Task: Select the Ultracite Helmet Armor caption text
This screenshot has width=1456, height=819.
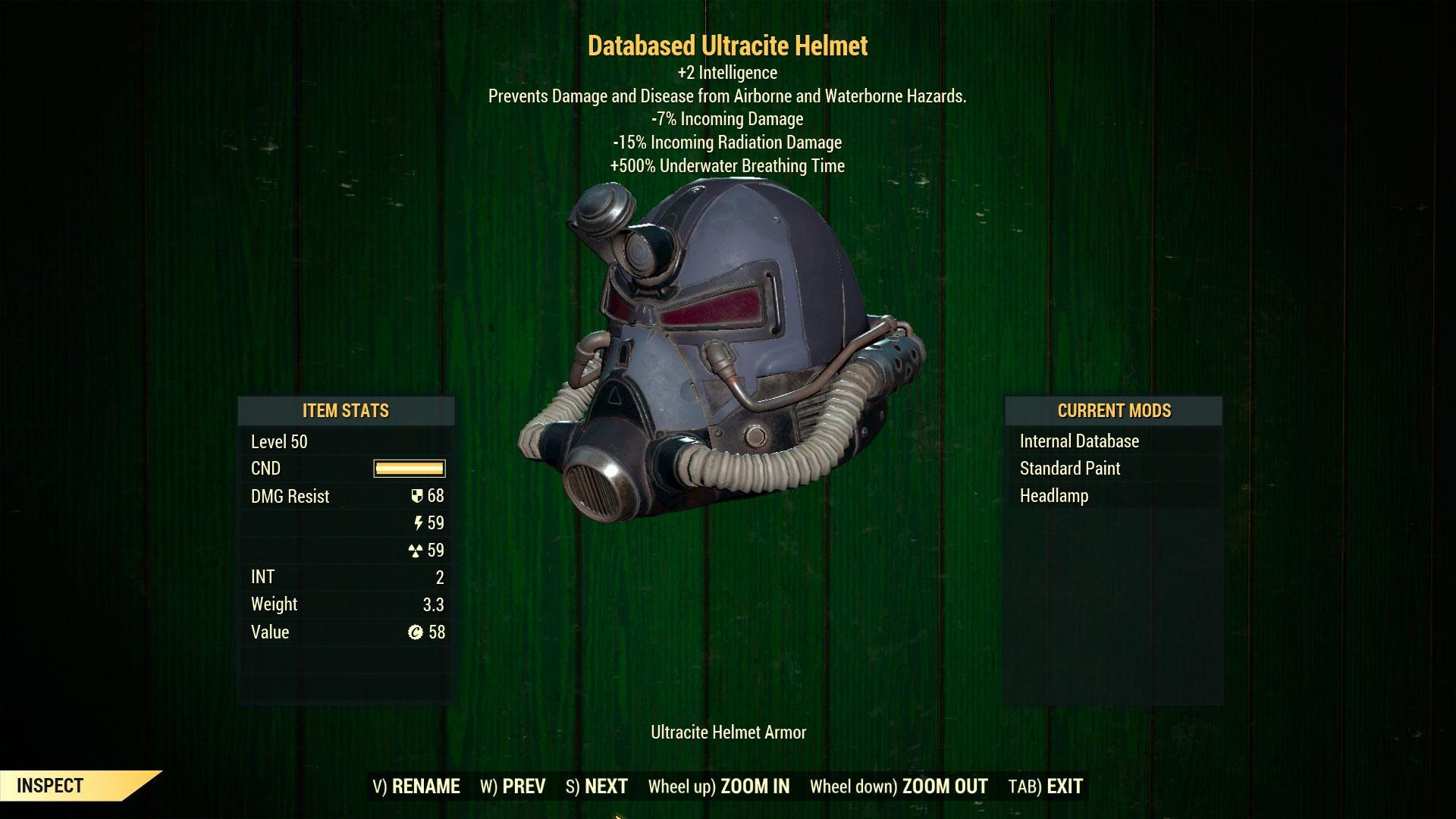Action: tap(727, 733)
